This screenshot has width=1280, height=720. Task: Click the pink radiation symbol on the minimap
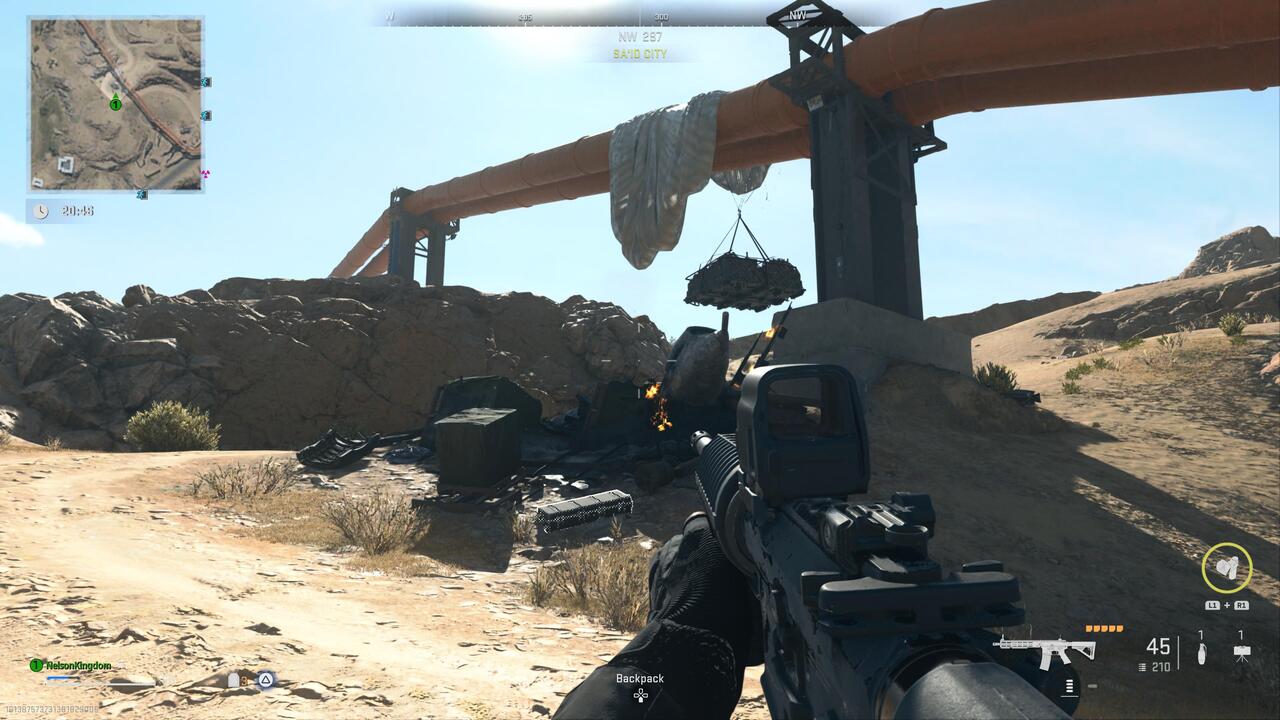(x=206, y=173)
